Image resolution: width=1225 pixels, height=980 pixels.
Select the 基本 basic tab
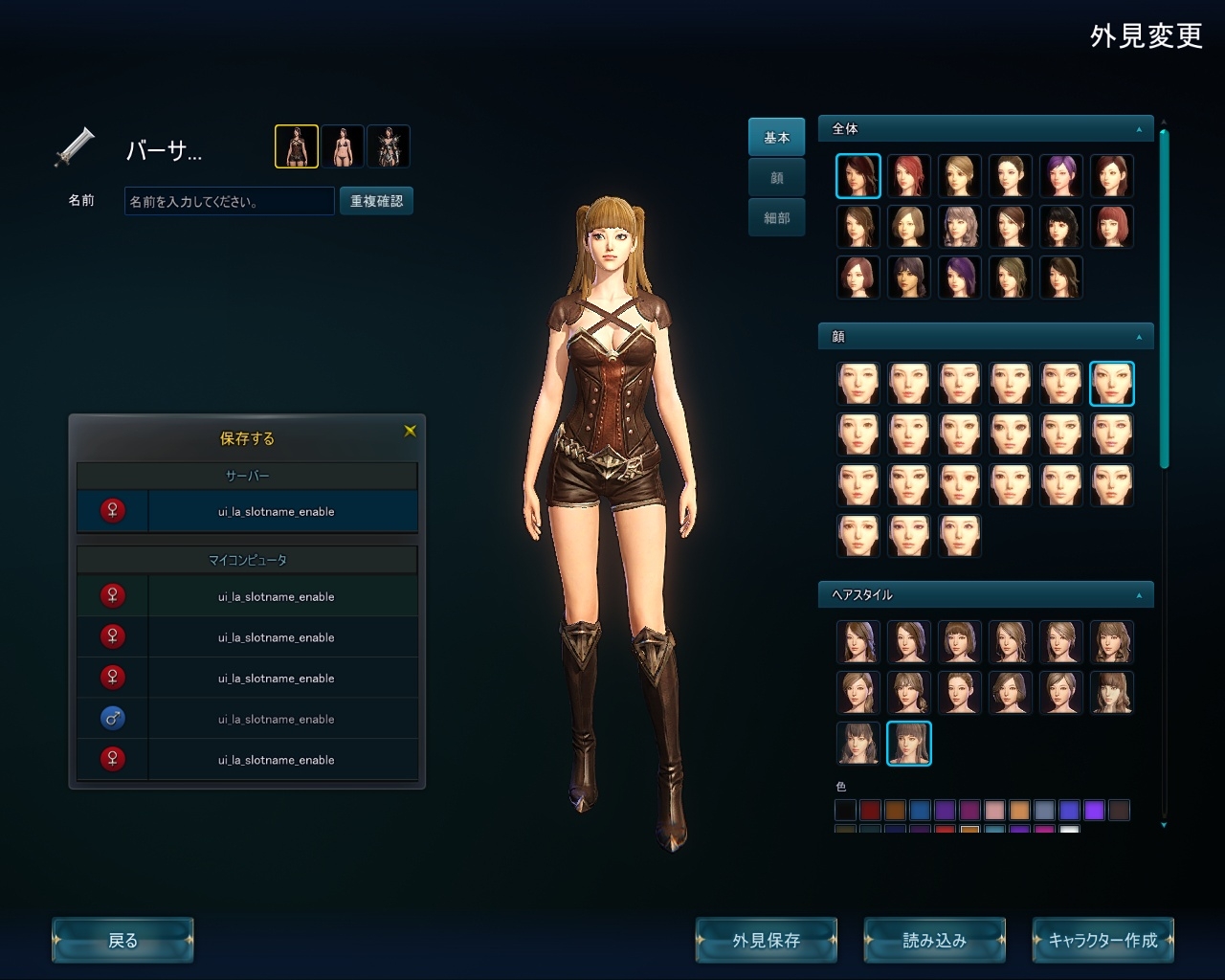pyautogui.click(x=776, y=137)
